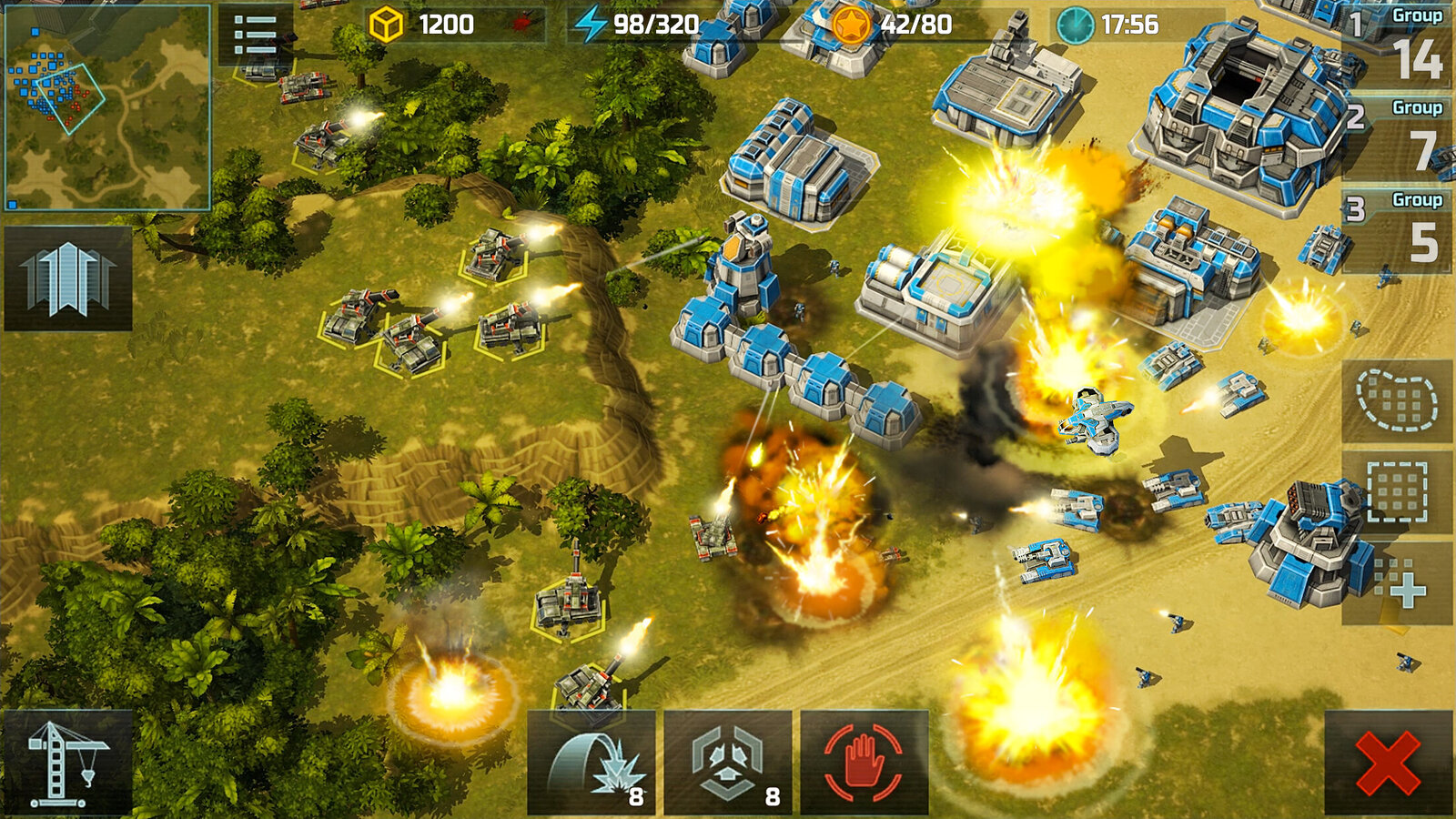Select Group 2 with 7 units
Viewport: 1456px width, 819px height.
click(x=1398, y=138)
